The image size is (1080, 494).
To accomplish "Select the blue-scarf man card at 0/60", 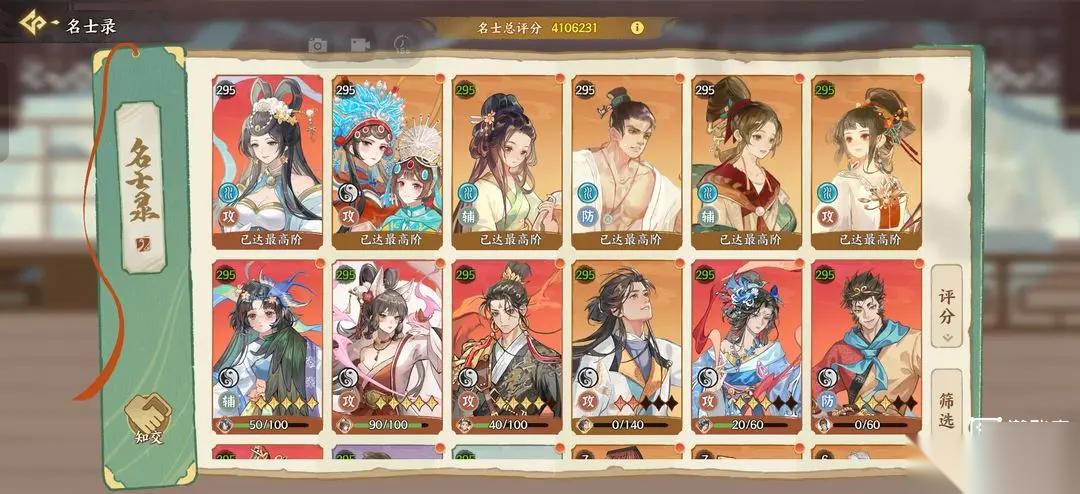I will pyautogui.click(x=866, y=345).
